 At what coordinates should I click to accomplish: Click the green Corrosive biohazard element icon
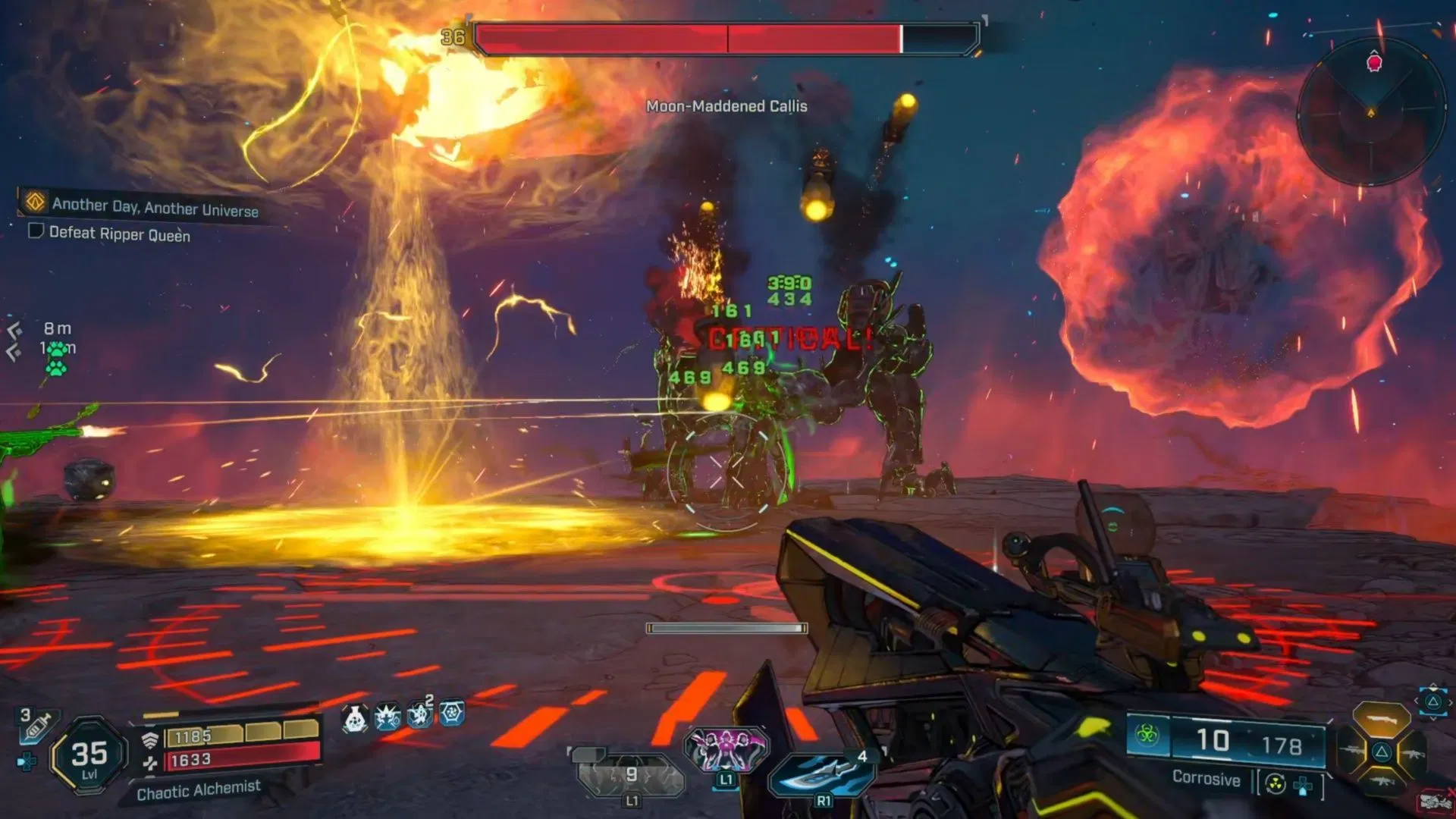pos(1147,735)
